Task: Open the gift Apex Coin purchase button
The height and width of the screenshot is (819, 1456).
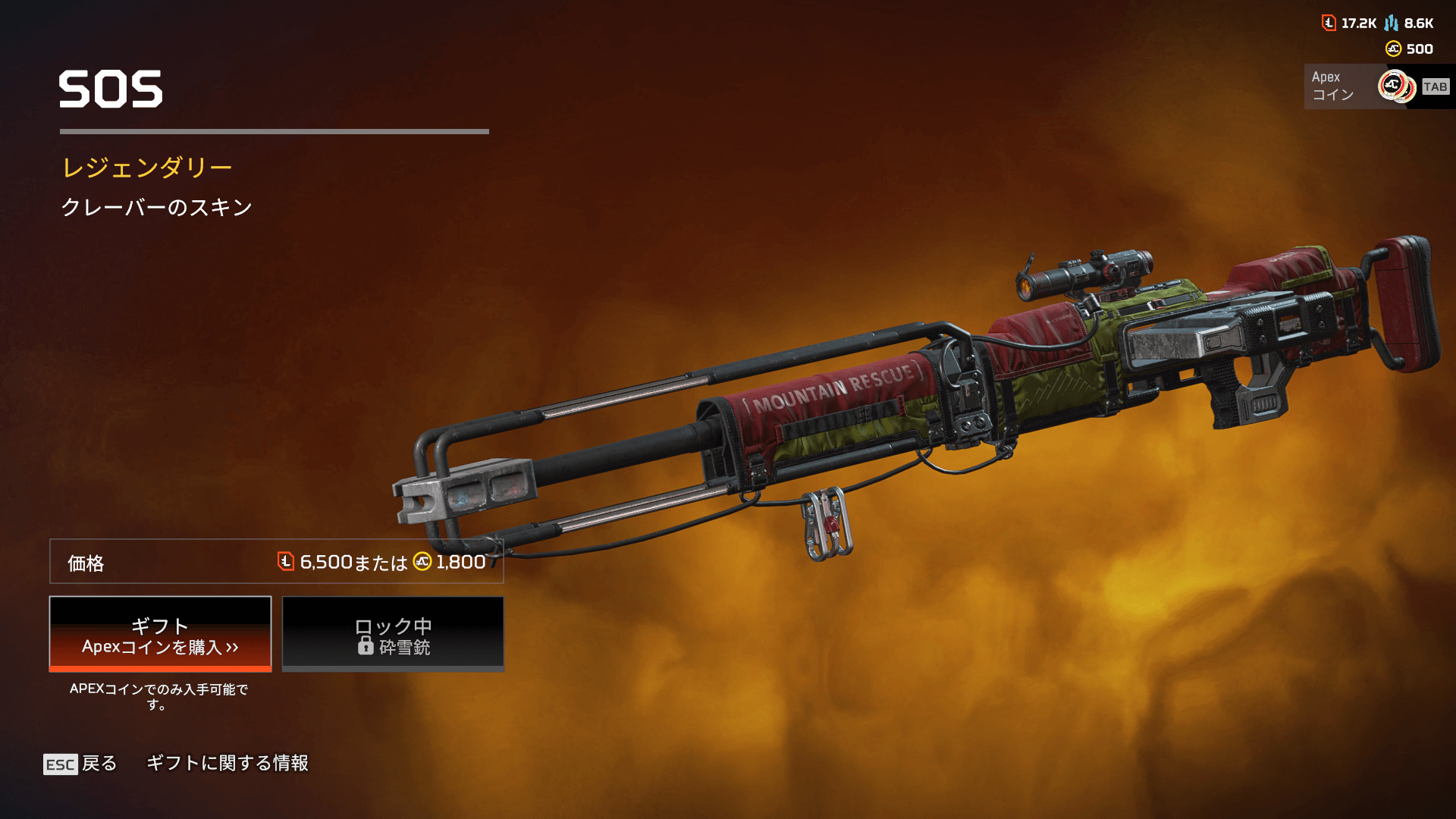Action: click(160, 634)
